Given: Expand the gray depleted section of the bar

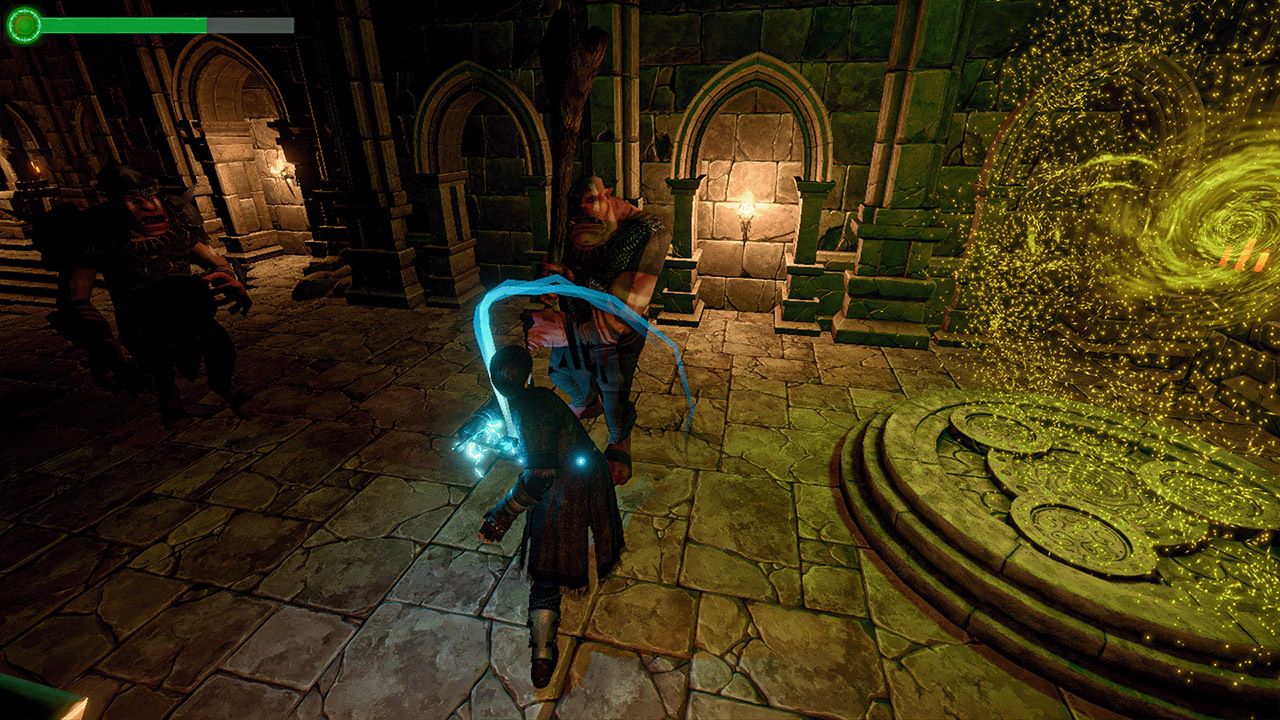Looking at the screenshot, I should (250, 25).
